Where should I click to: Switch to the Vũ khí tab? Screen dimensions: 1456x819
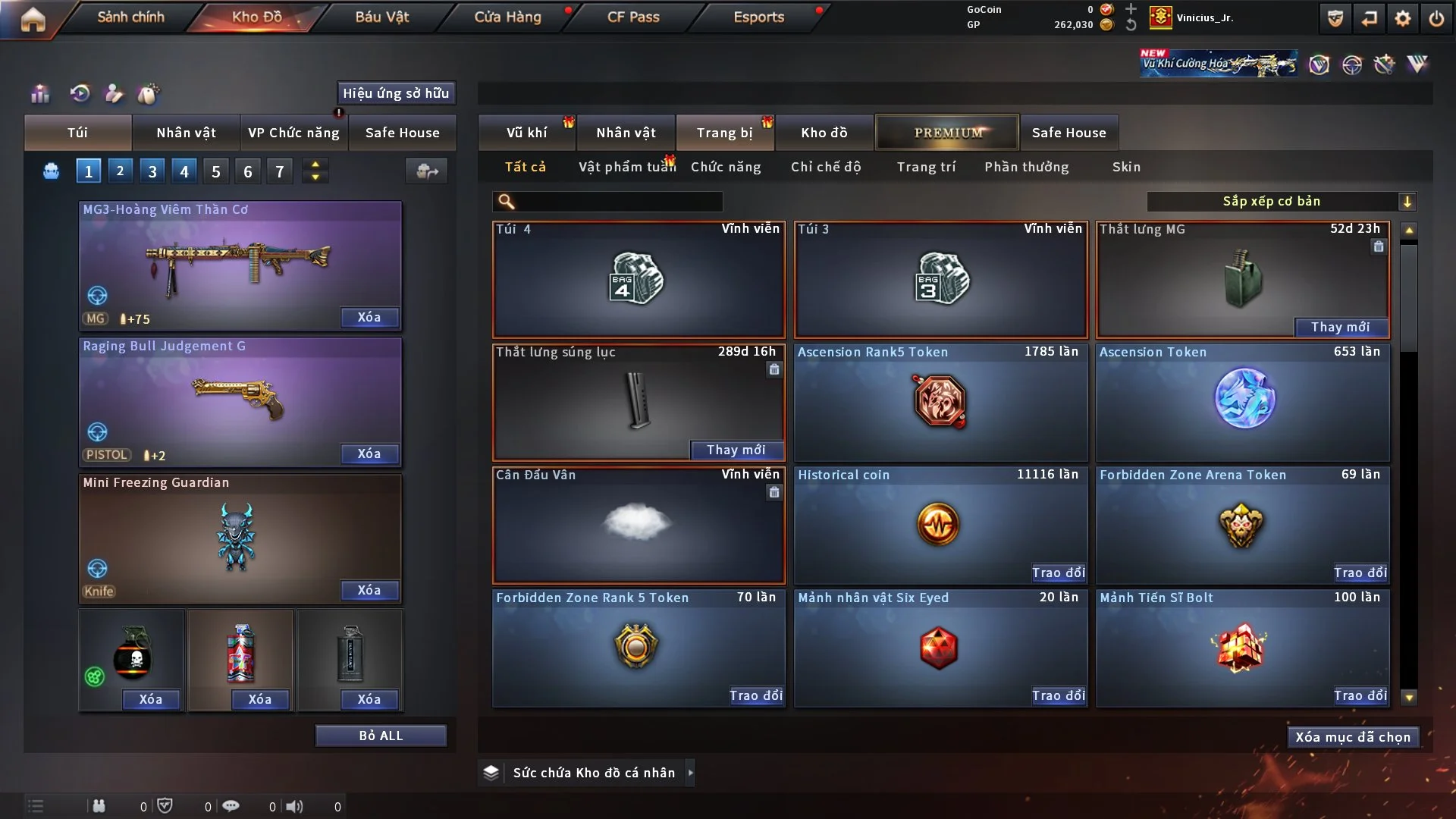pyautogui.click(x=526, y=133)
